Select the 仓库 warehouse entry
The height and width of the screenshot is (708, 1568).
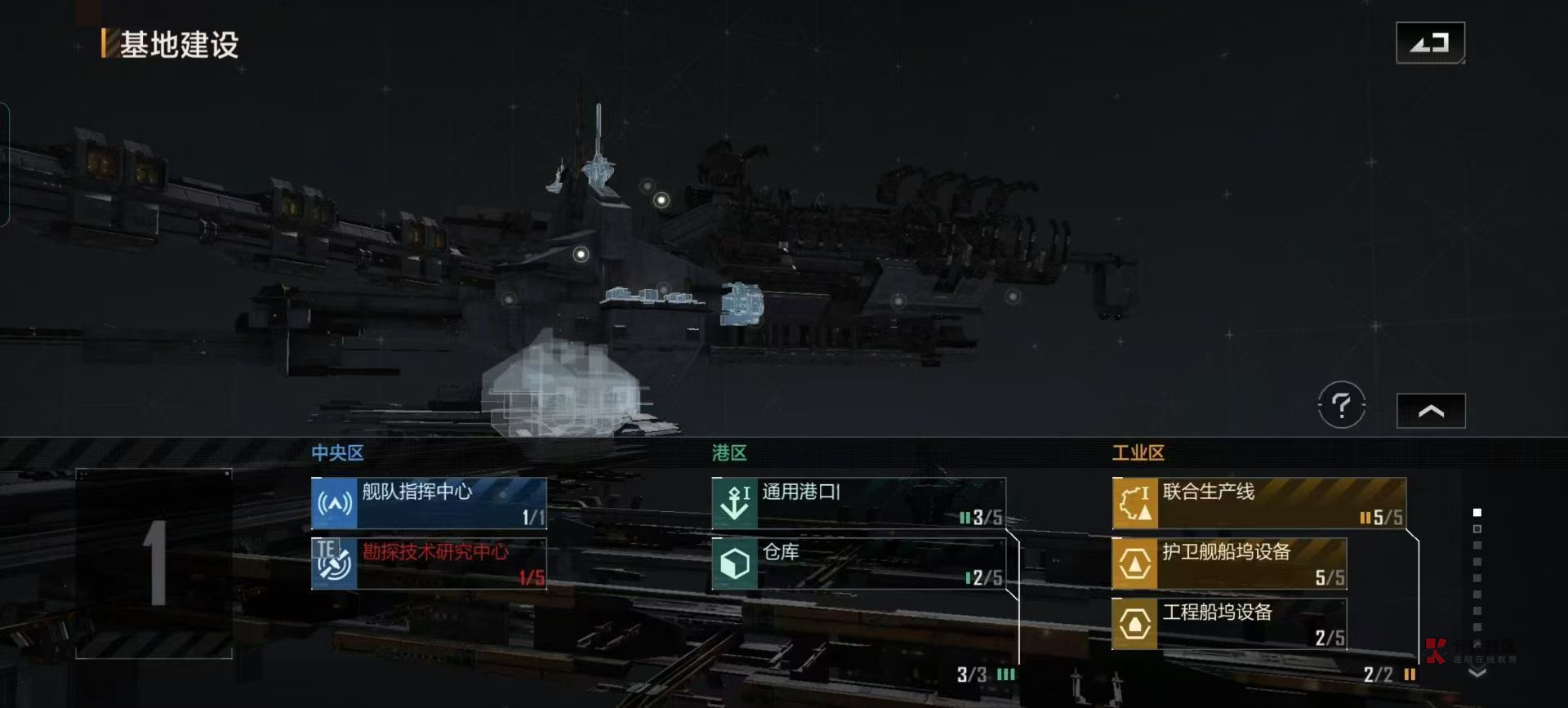tap(858, 563)
